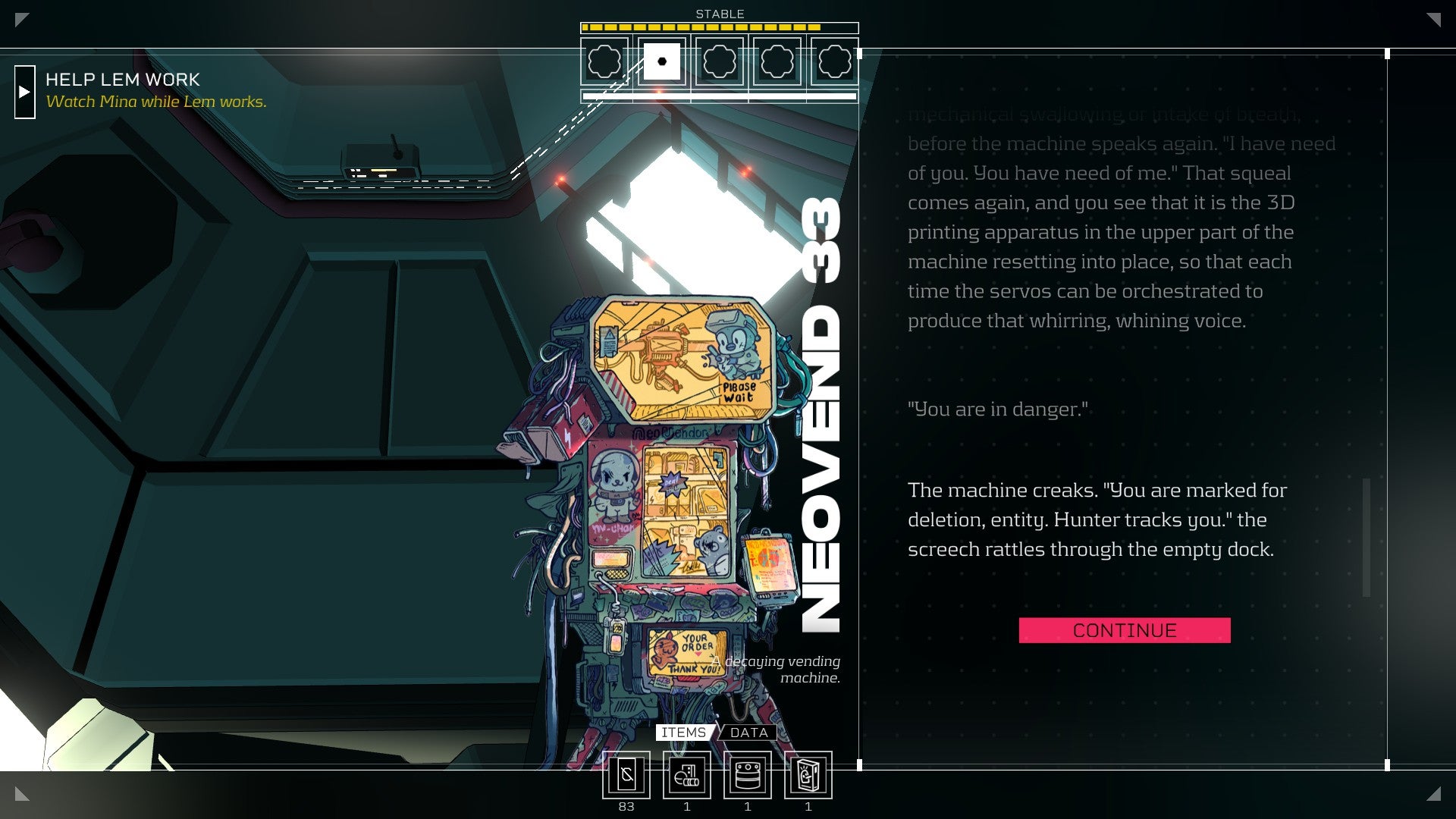The width and height of the screenshot is (1456, 819).
Task: Click the fourth empty dice slot
Action: pyautogui.click(x=777, y=62)
